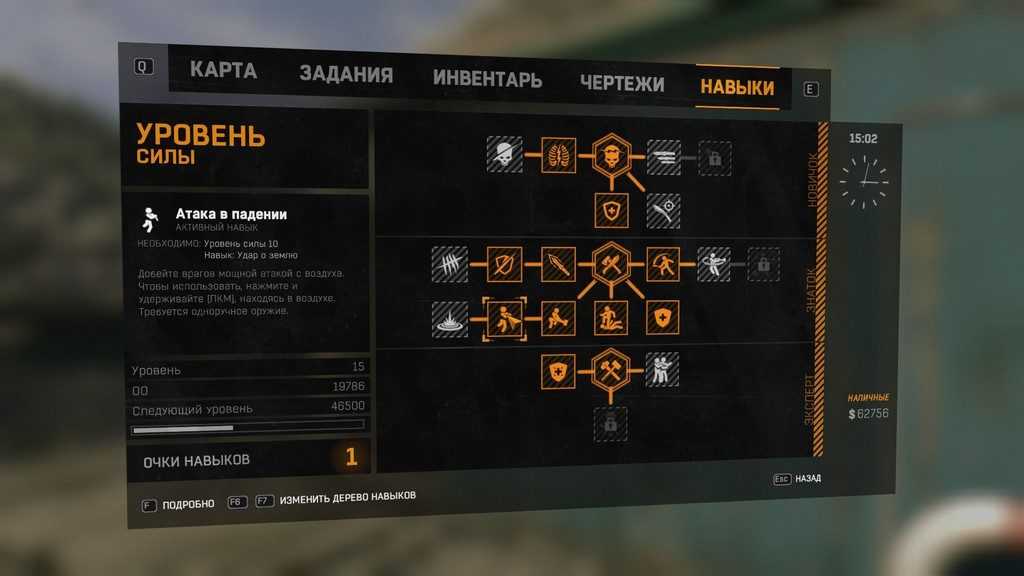
Task: Click the running figure in circle skill
Action: tap(663, 264)
